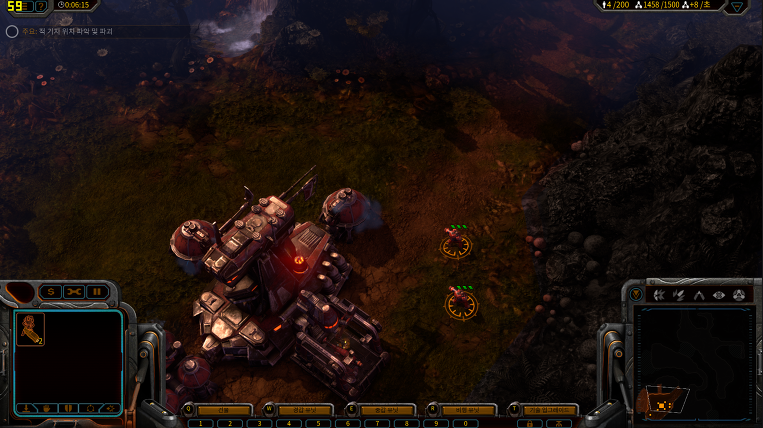Open the 기술 업그레이드 tab
The height and width of the screenshot is (428, 763).
pos(550,410)
